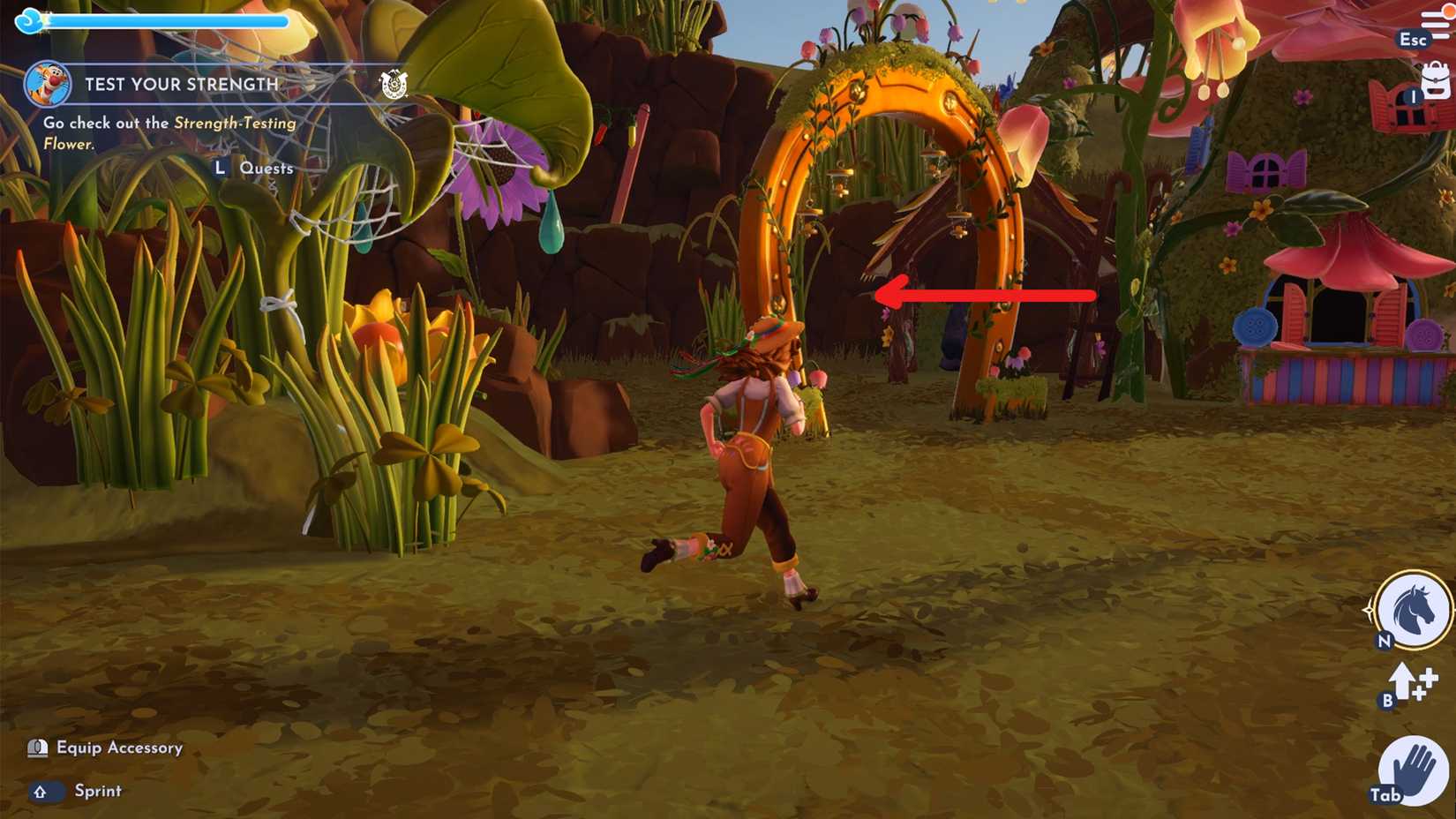Select Tigger's quest portrait icon
Screen dimensions: 1456x819
(x=50, y=85)
